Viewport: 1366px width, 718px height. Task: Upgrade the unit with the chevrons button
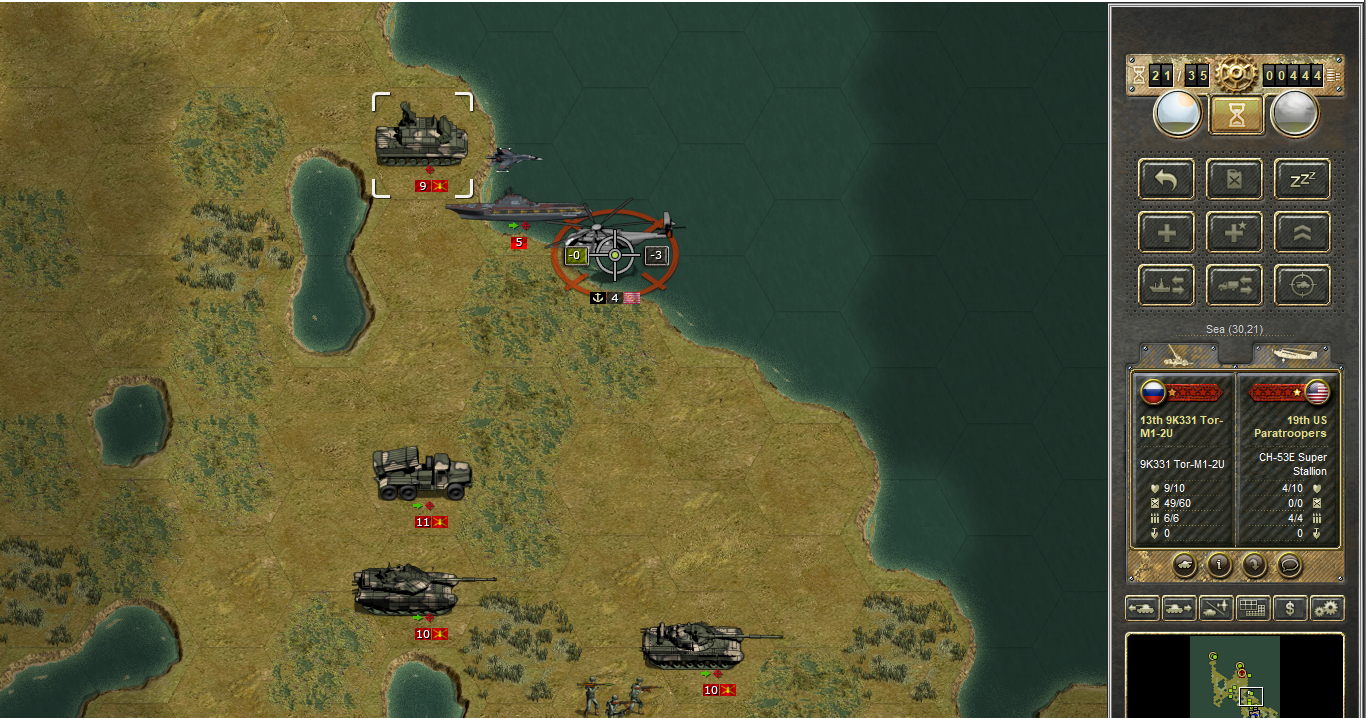pyautogui.click(x=1302, y=233)
